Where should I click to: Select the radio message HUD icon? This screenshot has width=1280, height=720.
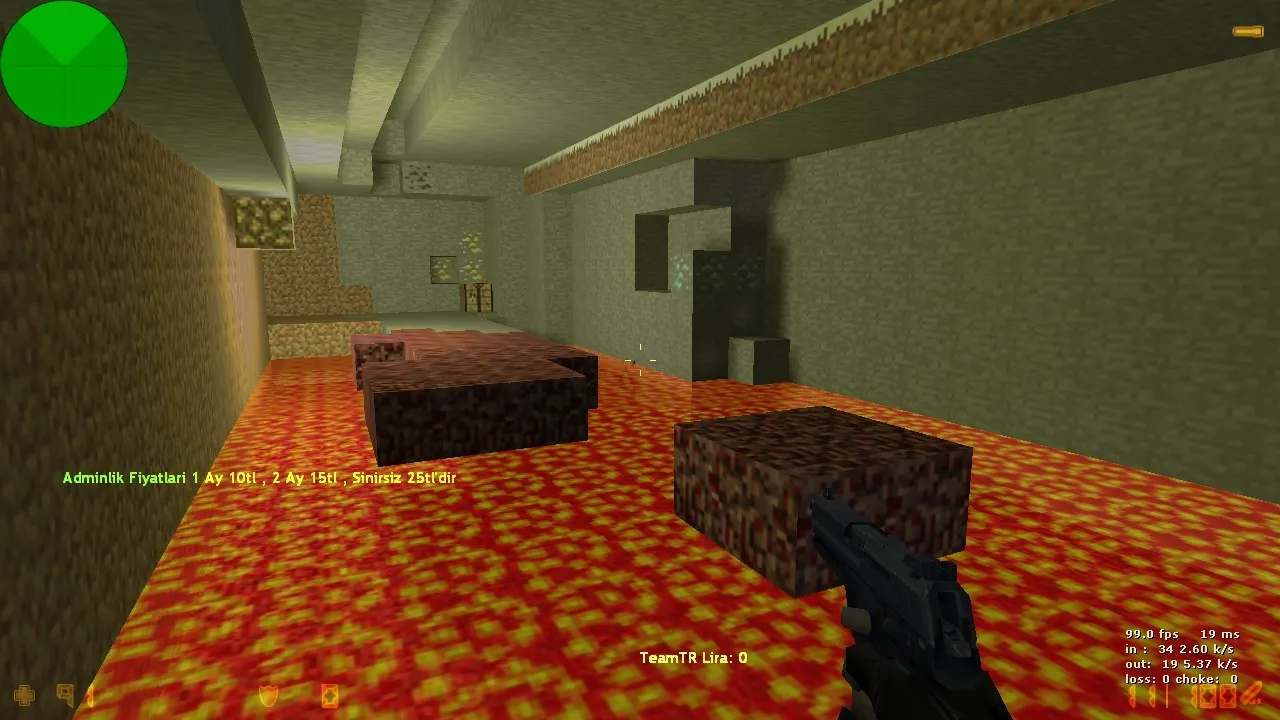point(66,694)
